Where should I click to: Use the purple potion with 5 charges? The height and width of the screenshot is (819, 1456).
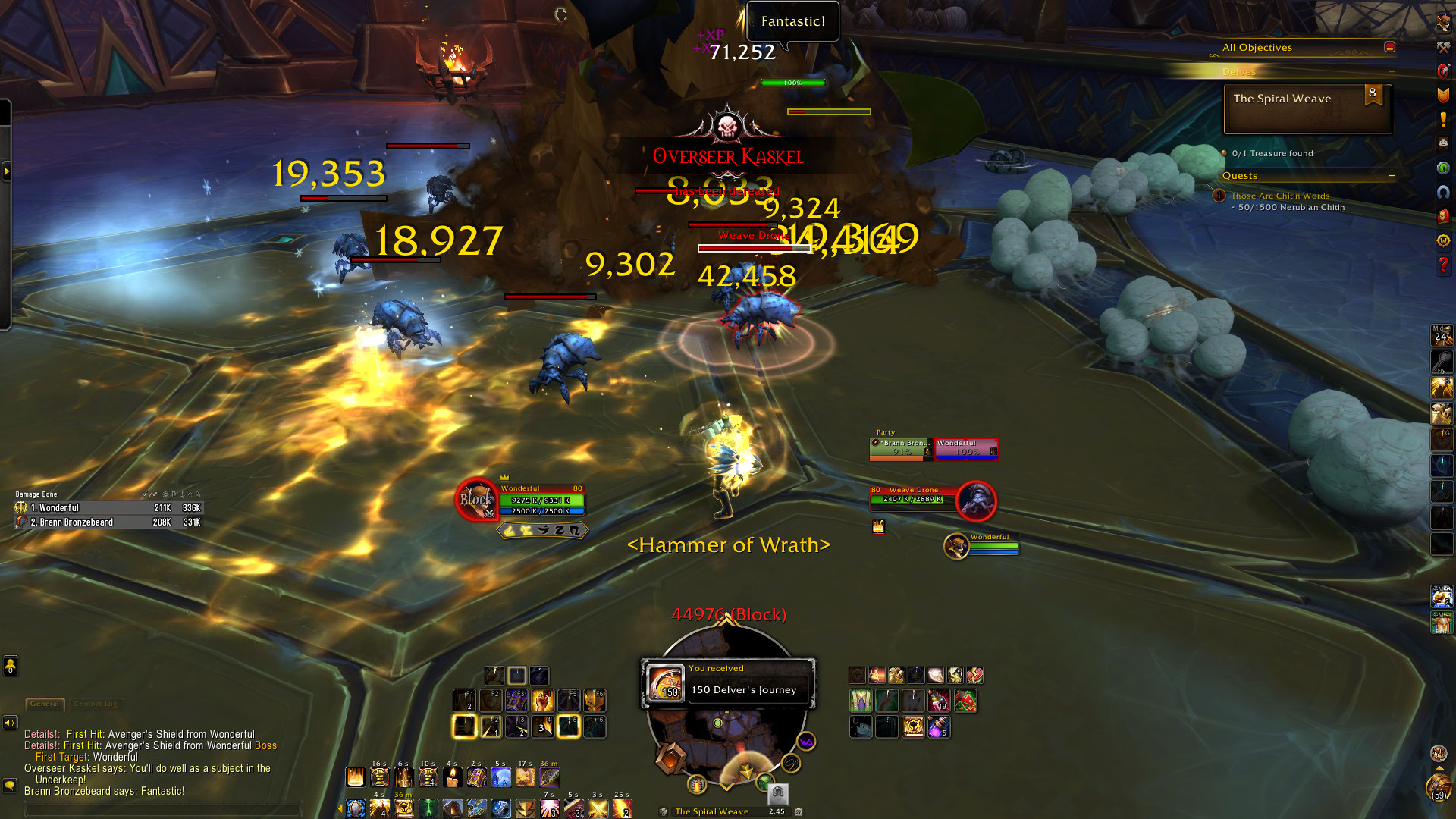[x=939, y=727]
